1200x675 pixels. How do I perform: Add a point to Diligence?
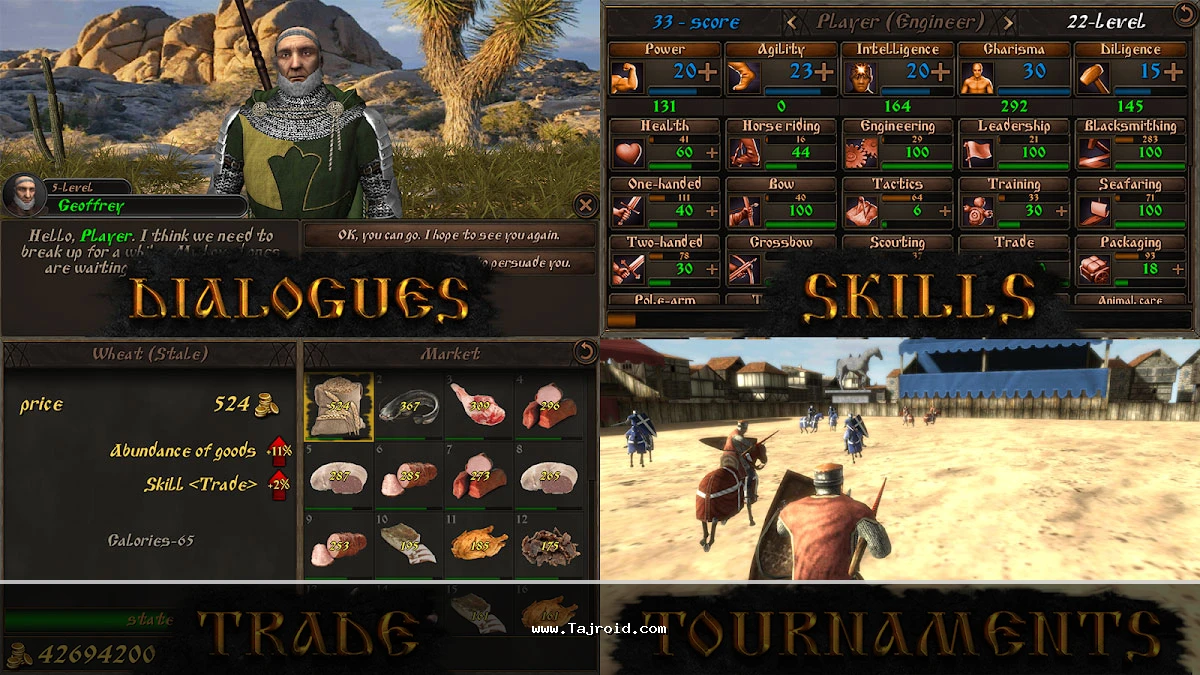coord(1173,71)
